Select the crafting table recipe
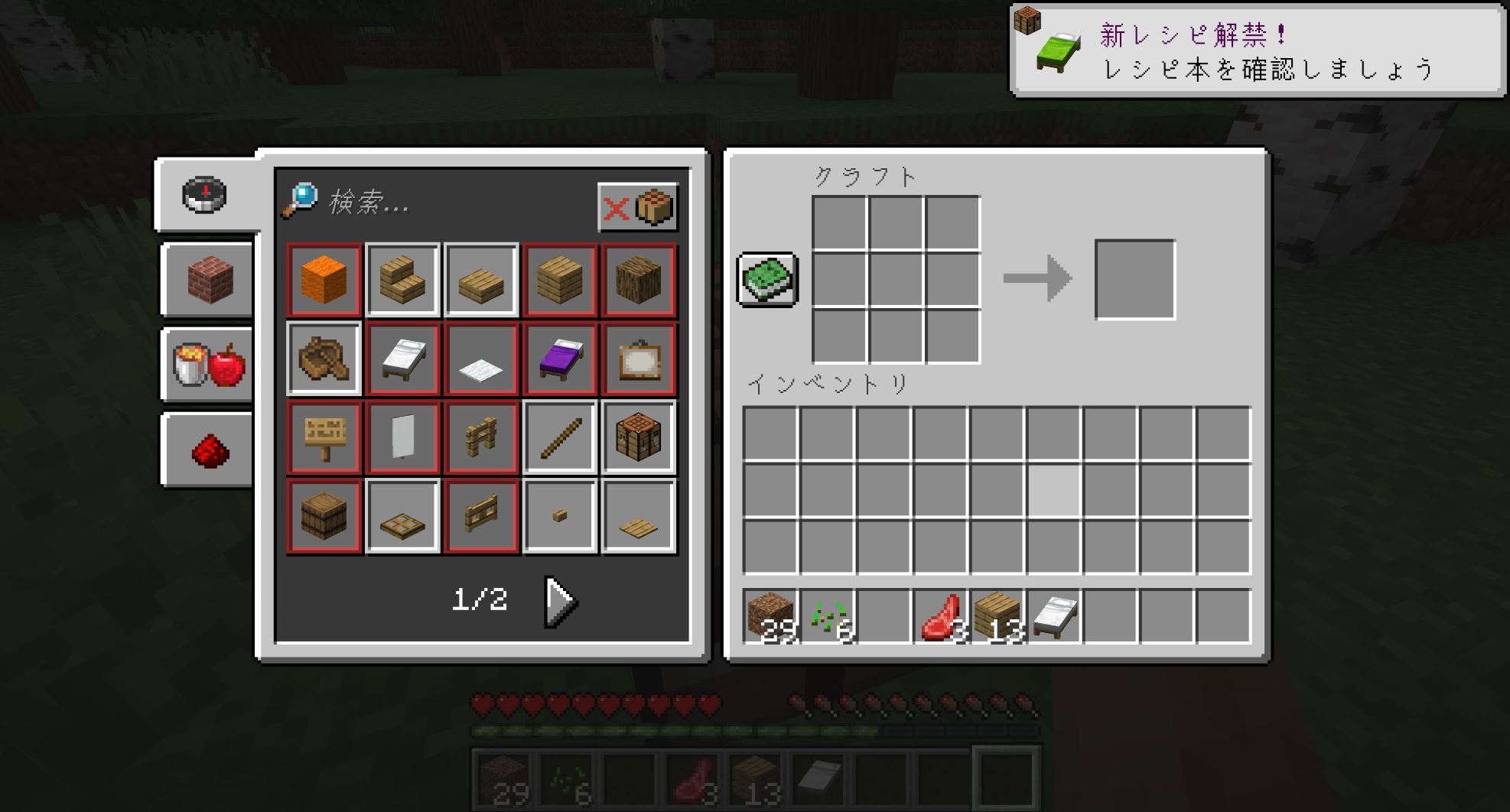The width and height of the screenshot is (1510, 812). tap(639, 438)
